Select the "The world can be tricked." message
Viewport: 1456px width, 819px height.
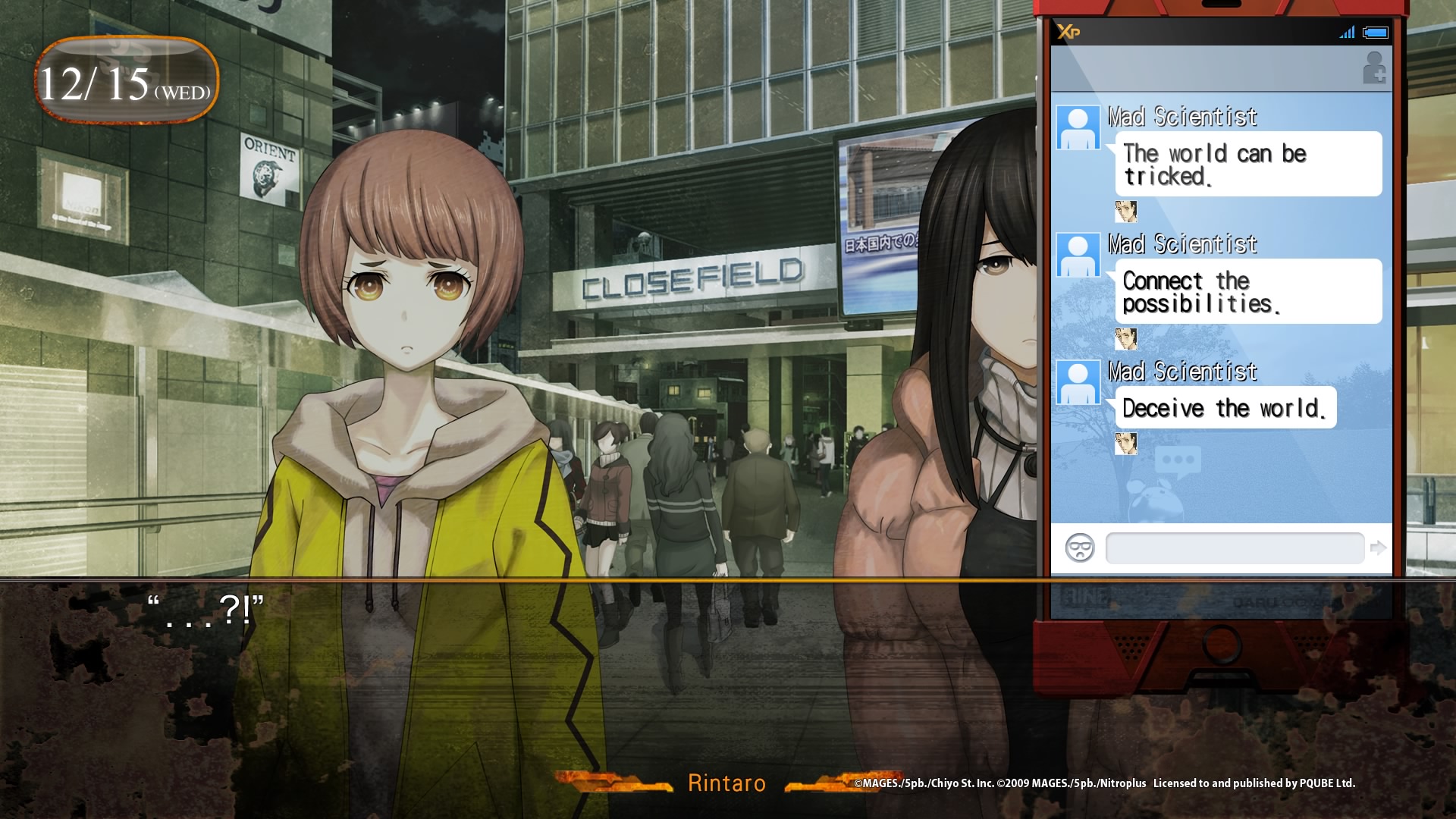click(1248, 165)
